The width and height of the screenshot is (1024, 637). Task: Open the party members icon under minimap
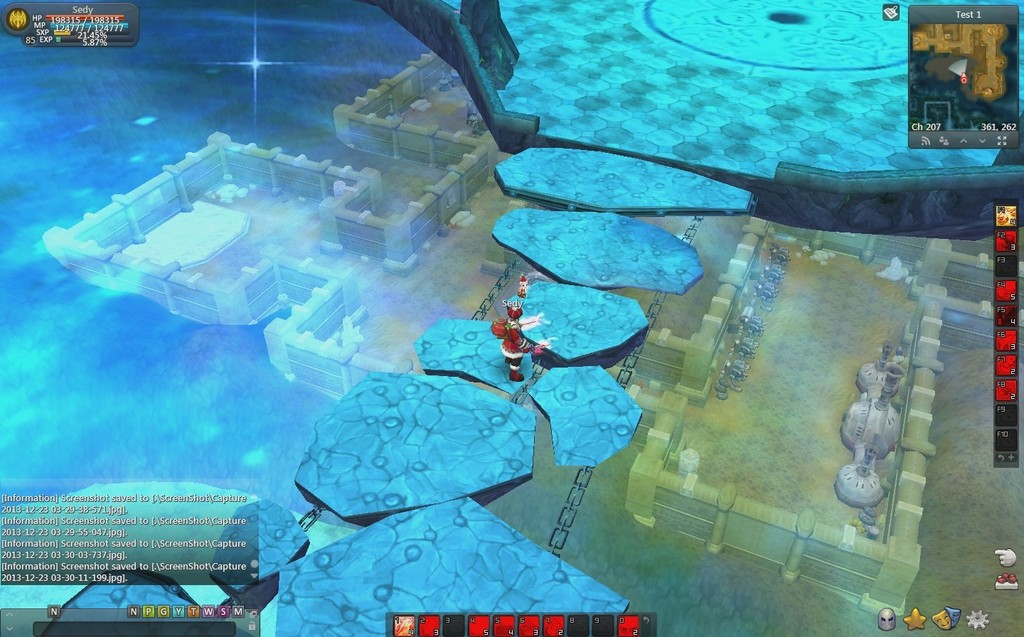tap(943, 141)
